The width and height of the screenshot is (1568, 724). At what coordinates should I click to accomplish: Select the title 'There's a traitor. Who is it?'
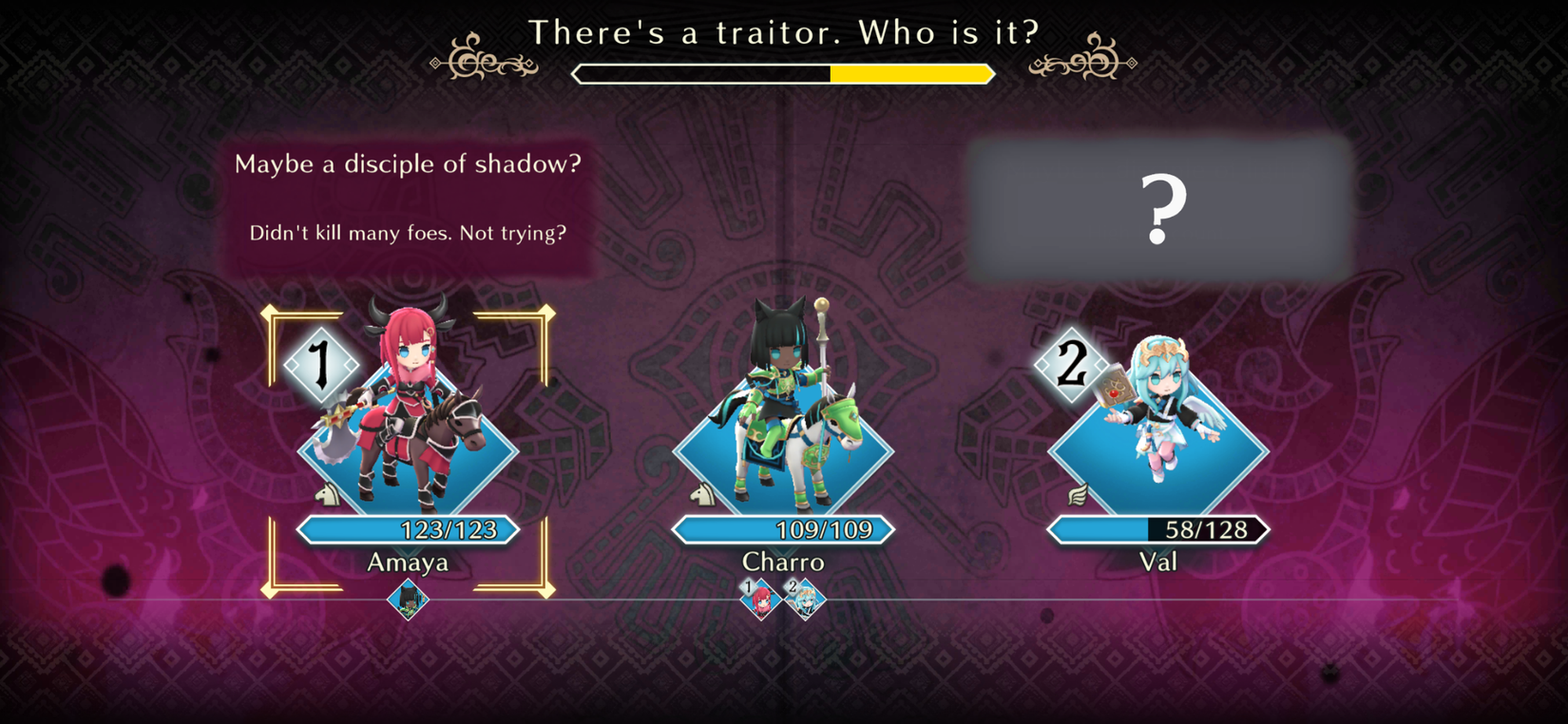click(x=783, y=32)
